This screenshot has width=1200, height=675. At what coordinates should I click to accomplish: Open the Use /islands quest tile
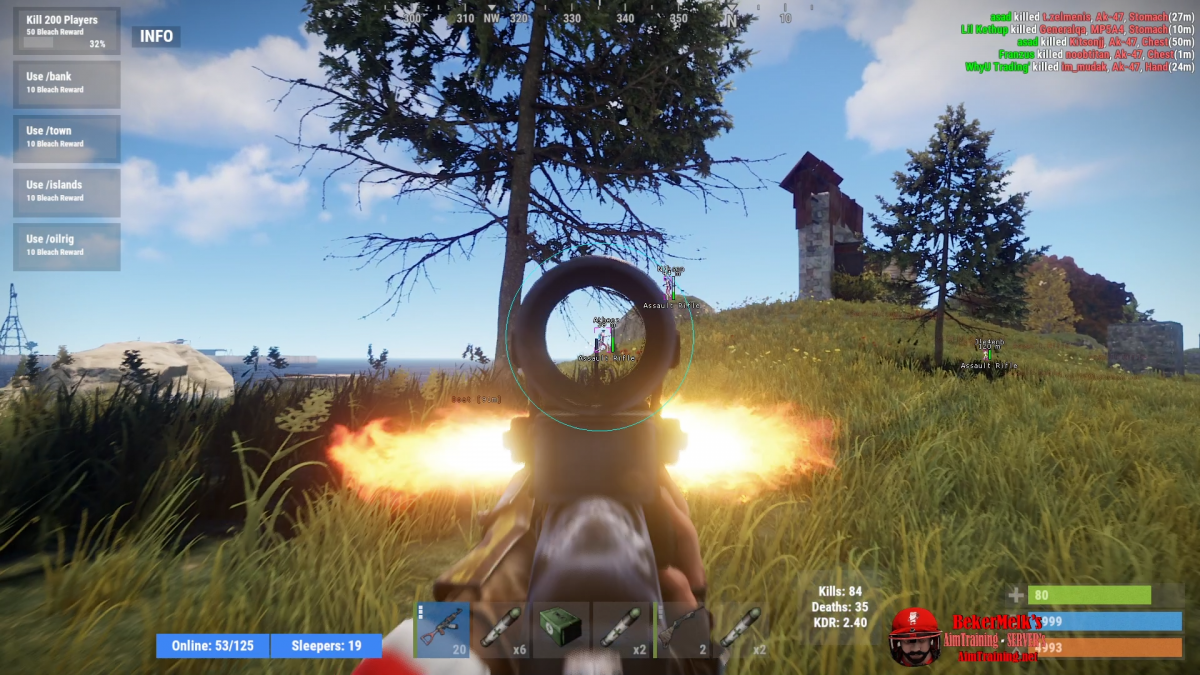[66, 192]
